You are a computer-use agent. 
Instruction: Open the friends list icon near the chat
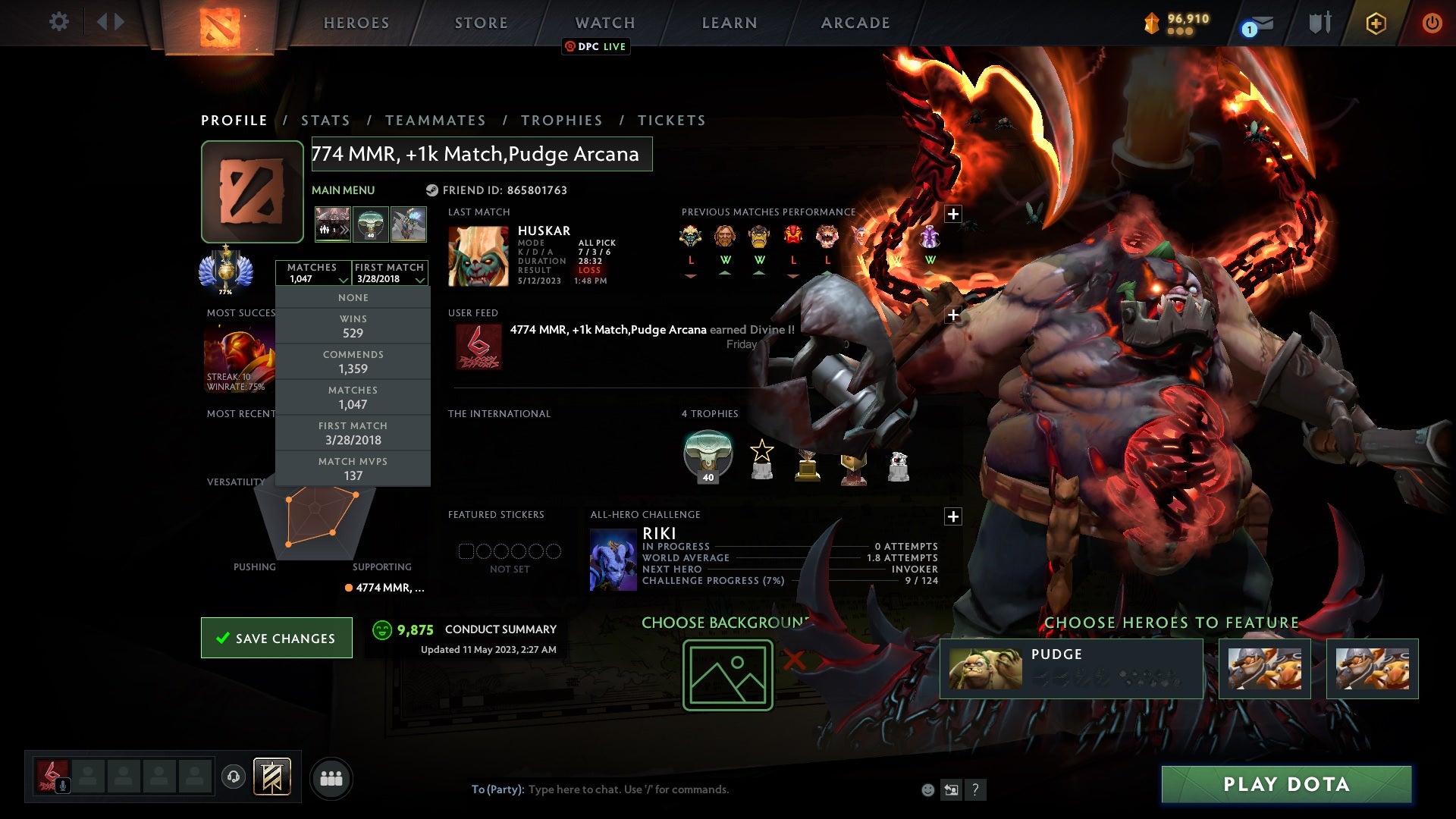point(331,777)
